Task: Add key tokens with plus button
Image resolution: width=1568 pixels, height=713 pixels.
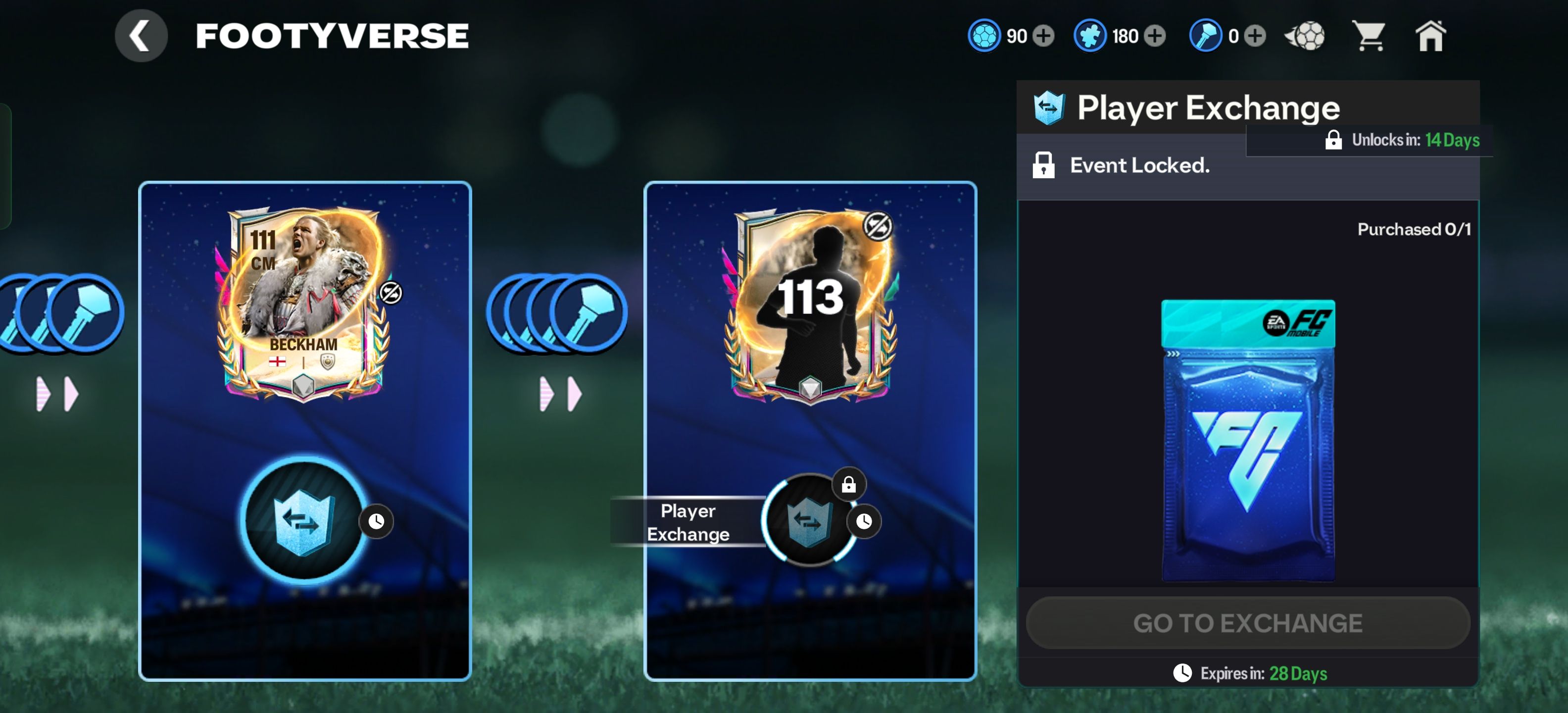Action: (x=1255, y=36)
